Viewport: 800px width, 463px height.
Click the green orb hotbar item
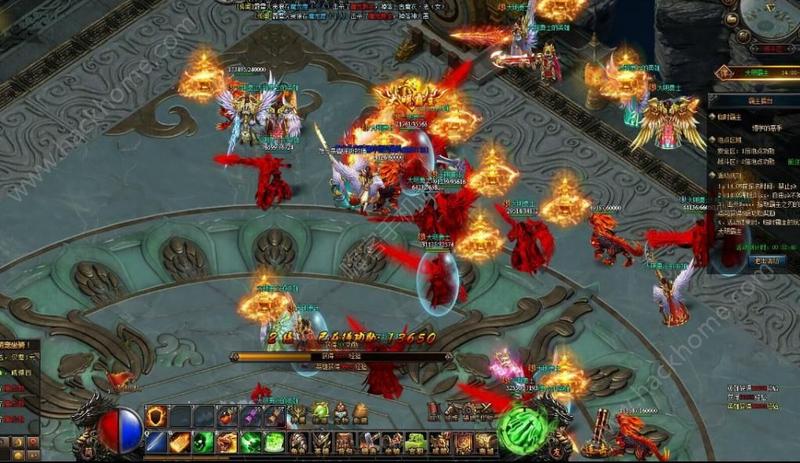click(x=320, y=412)
